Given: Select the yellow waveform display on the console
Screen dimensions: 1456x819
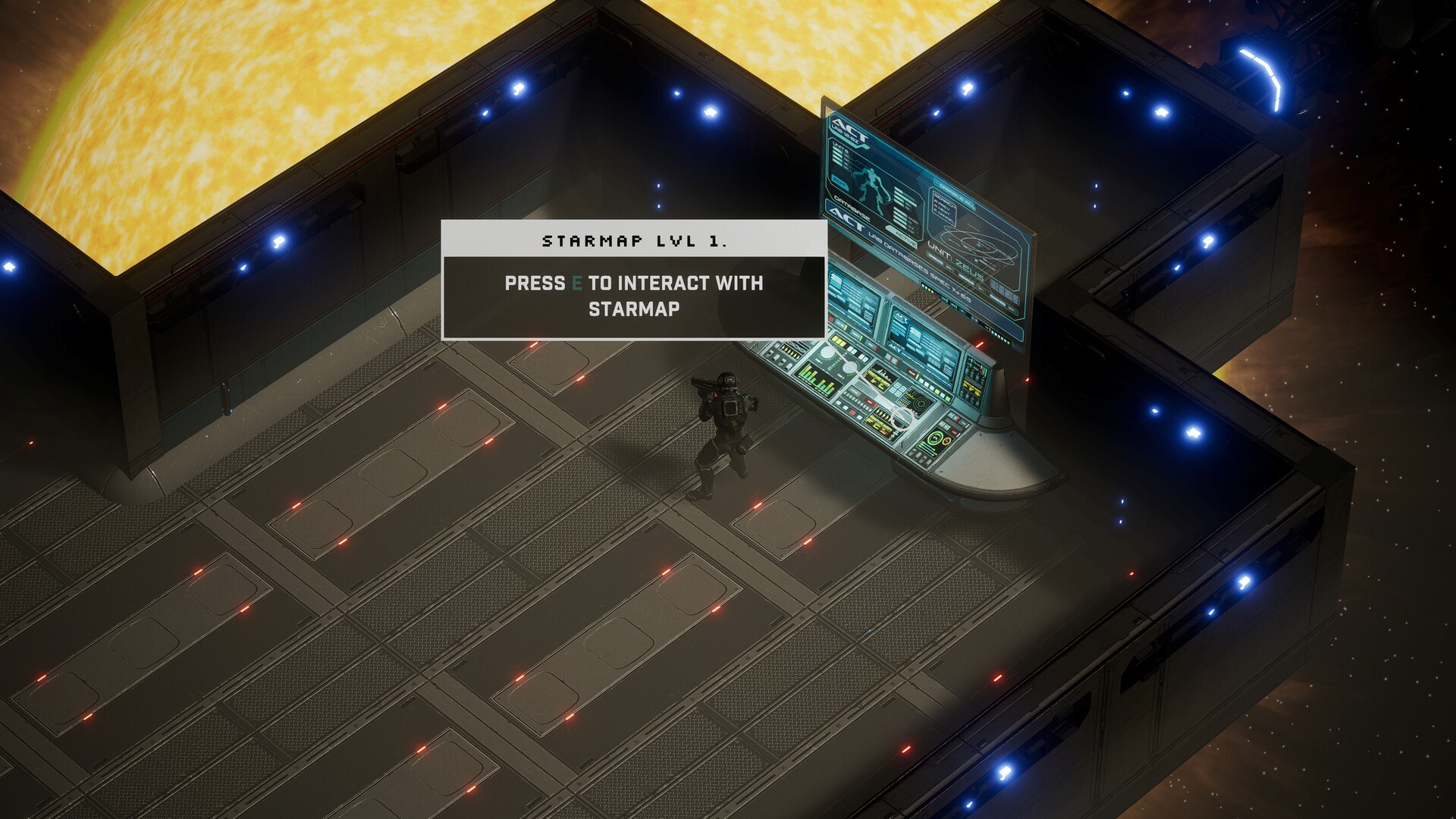Looking at the screenshot, I should pos(880,375).
